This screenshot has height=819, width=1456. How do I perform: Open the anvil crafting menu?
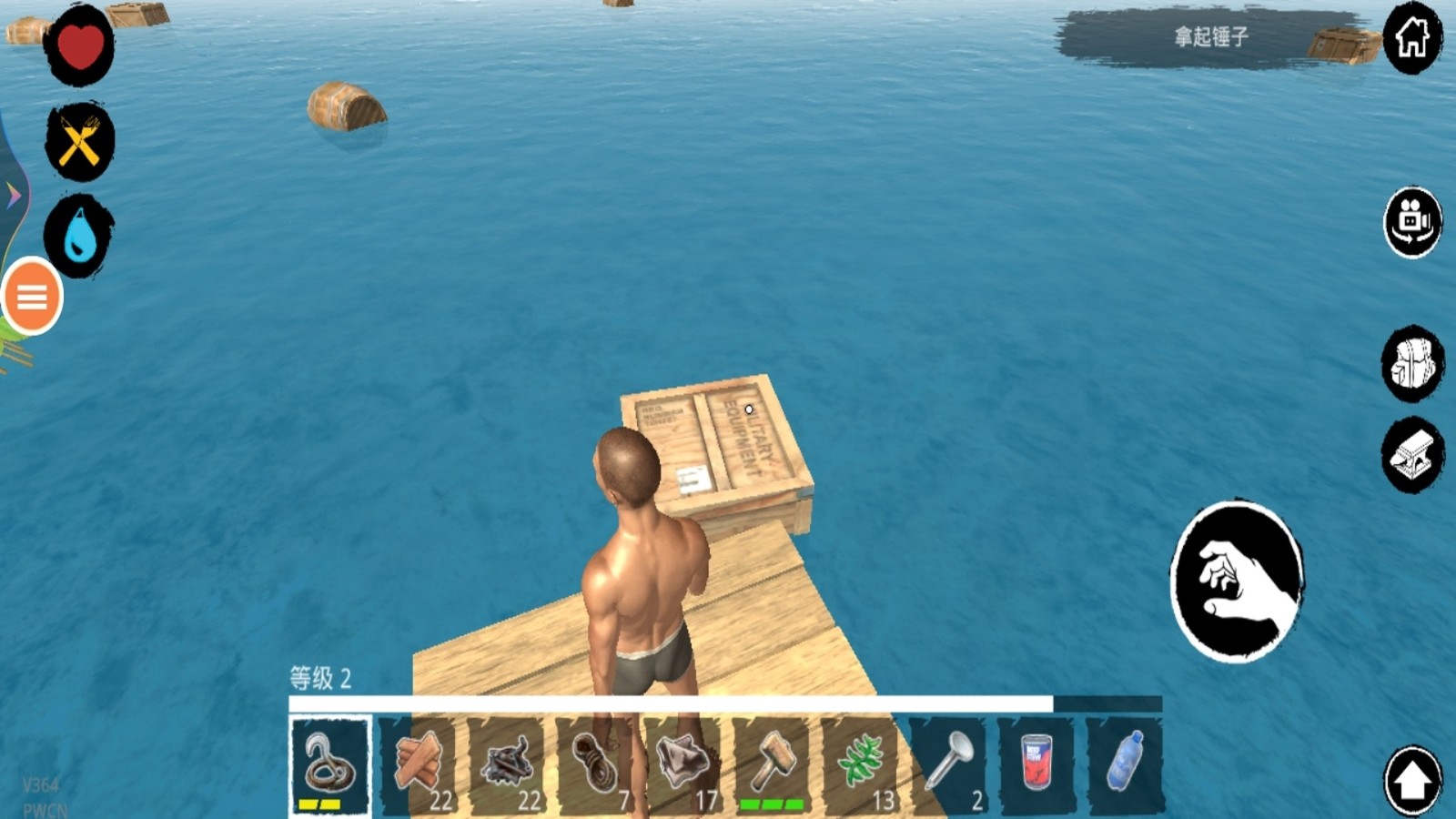(x=1412, y=455)
